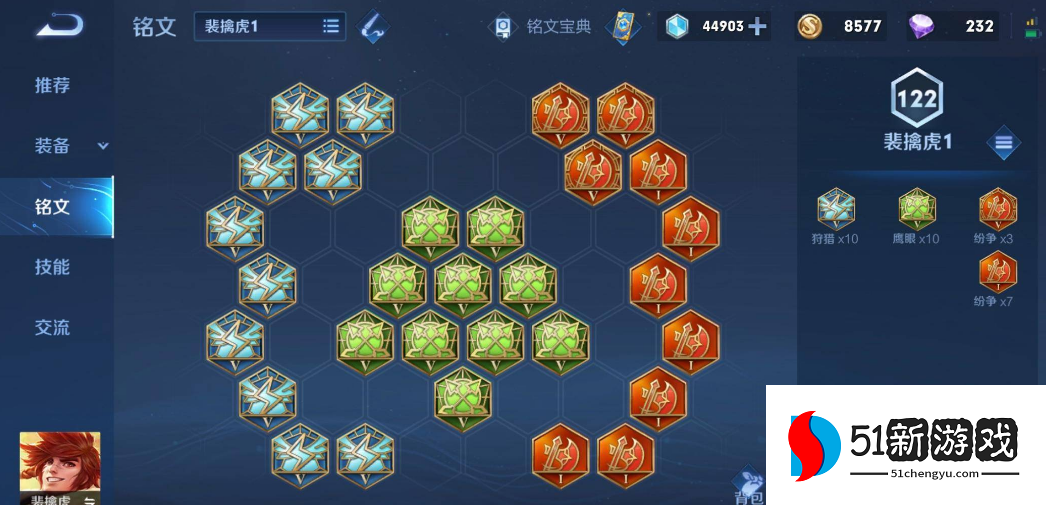
Task: Select the 纷争 x7 rune summary icon
Action: (997, 273)
